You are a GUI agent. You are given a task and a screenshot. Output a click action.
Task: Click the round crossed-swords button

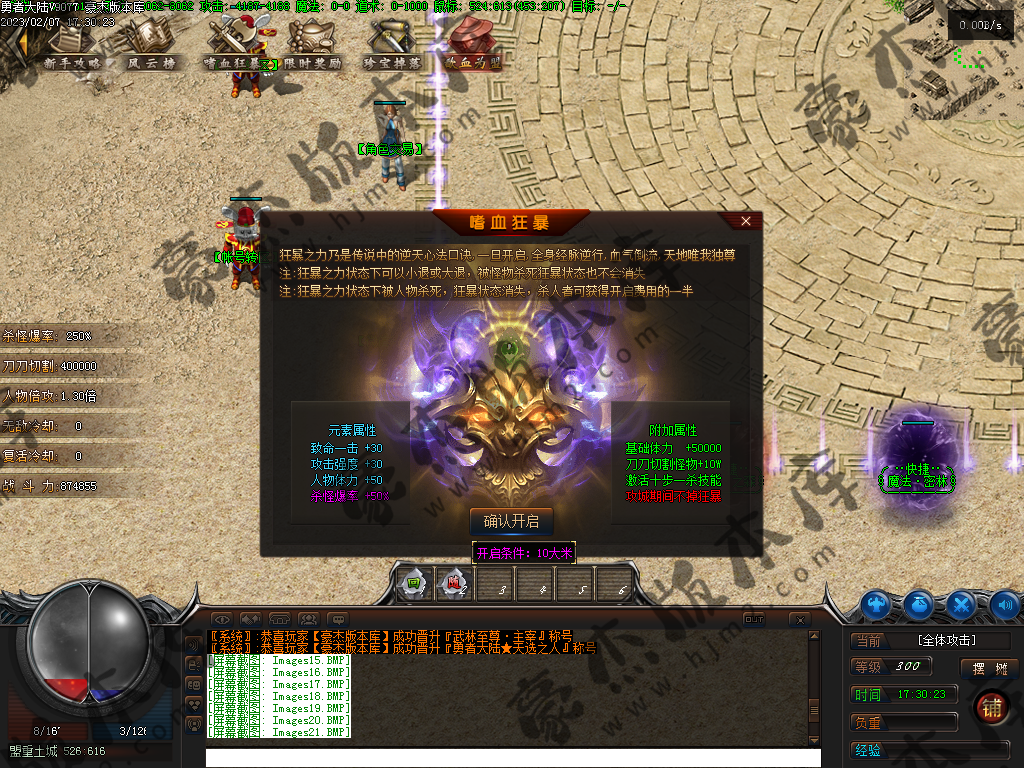961,604
